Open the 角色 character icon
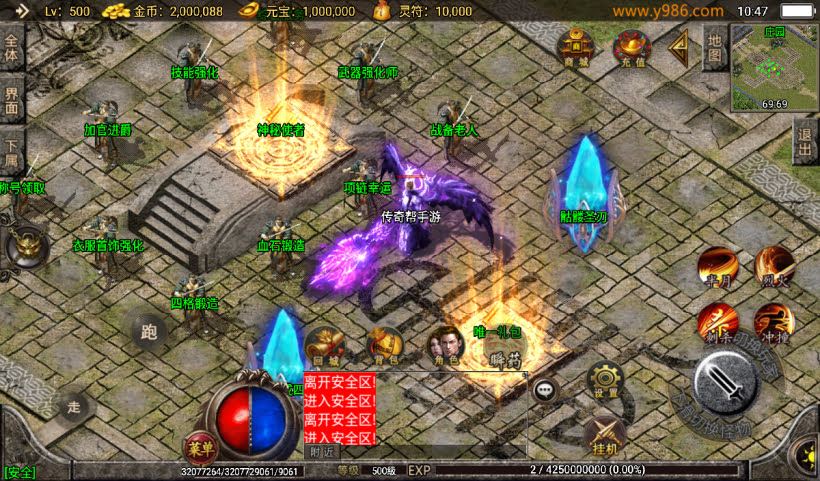 445,346
